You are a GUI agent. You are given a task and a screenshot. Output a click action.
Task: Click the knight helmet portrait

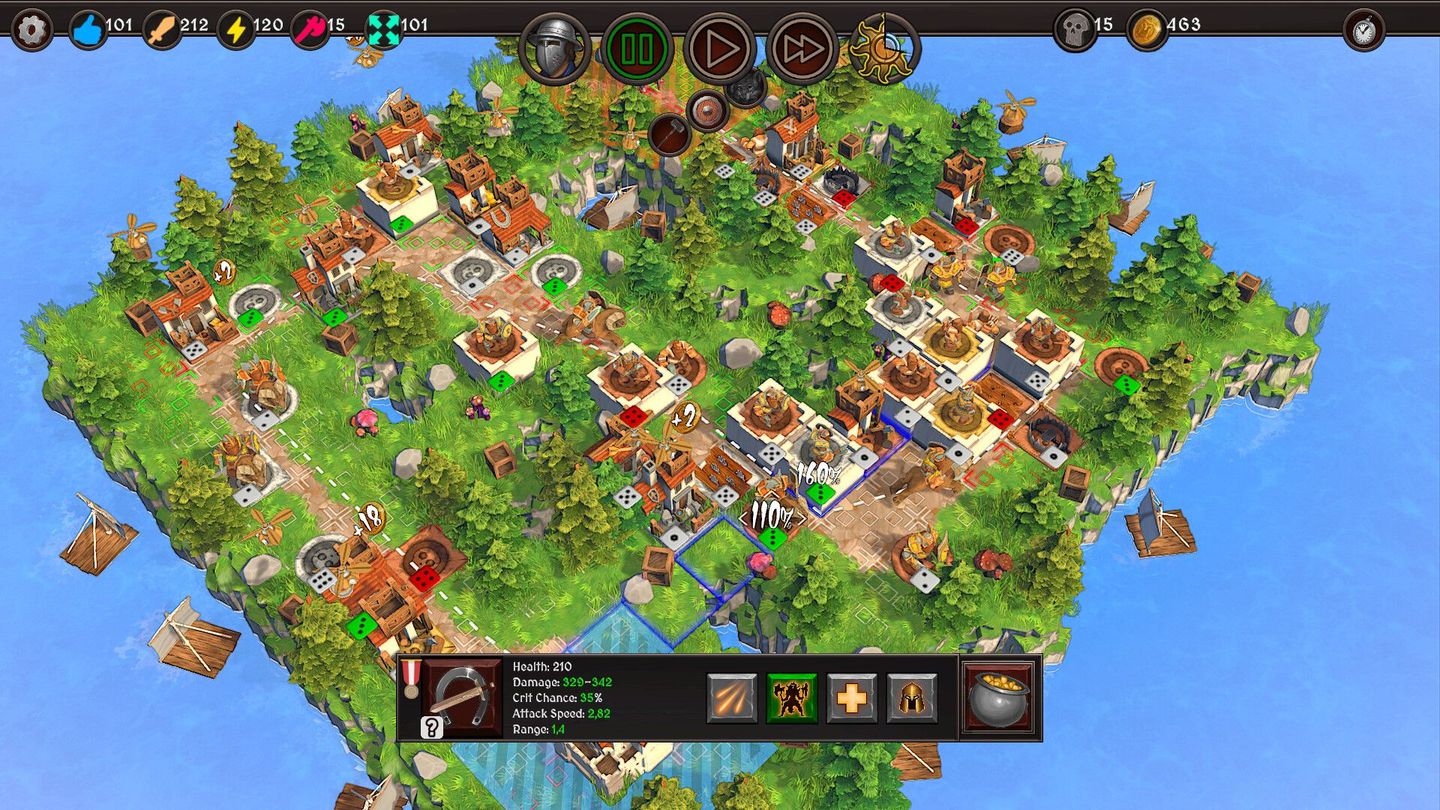point(556,48)
